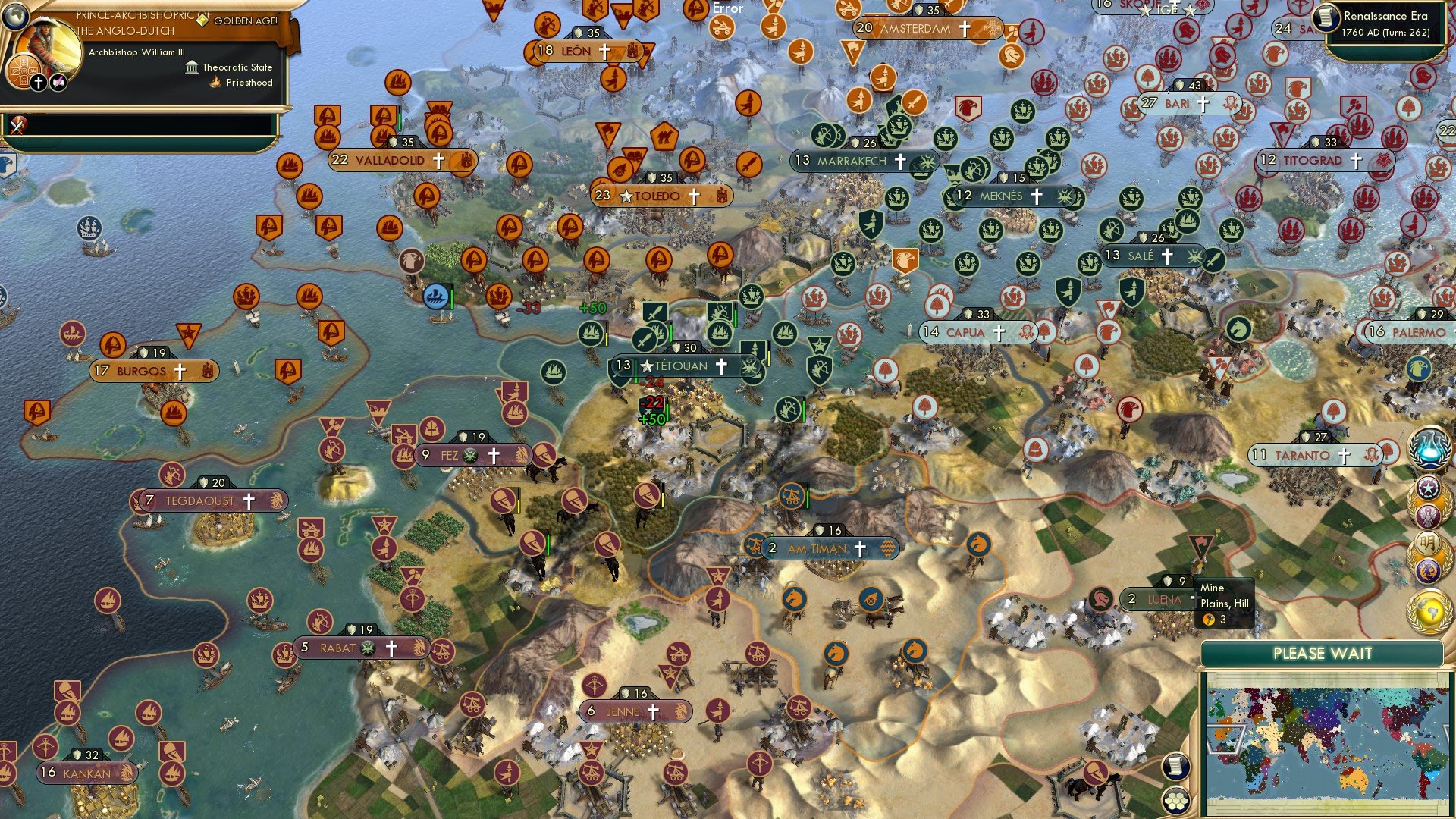This screenshot has height=819, width=1456.
Task: Open the Ming diplomacy notification
Action: pyautogui.click(x=1427, y=541)
